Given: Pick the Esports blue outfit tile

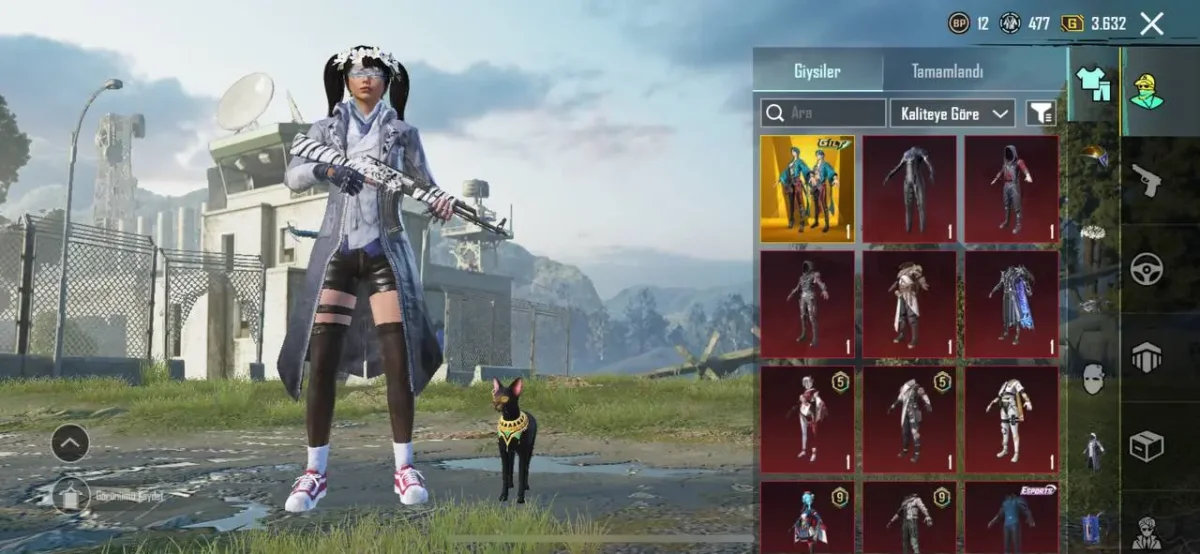Looking at the screenshot, I should (1011, 516).
